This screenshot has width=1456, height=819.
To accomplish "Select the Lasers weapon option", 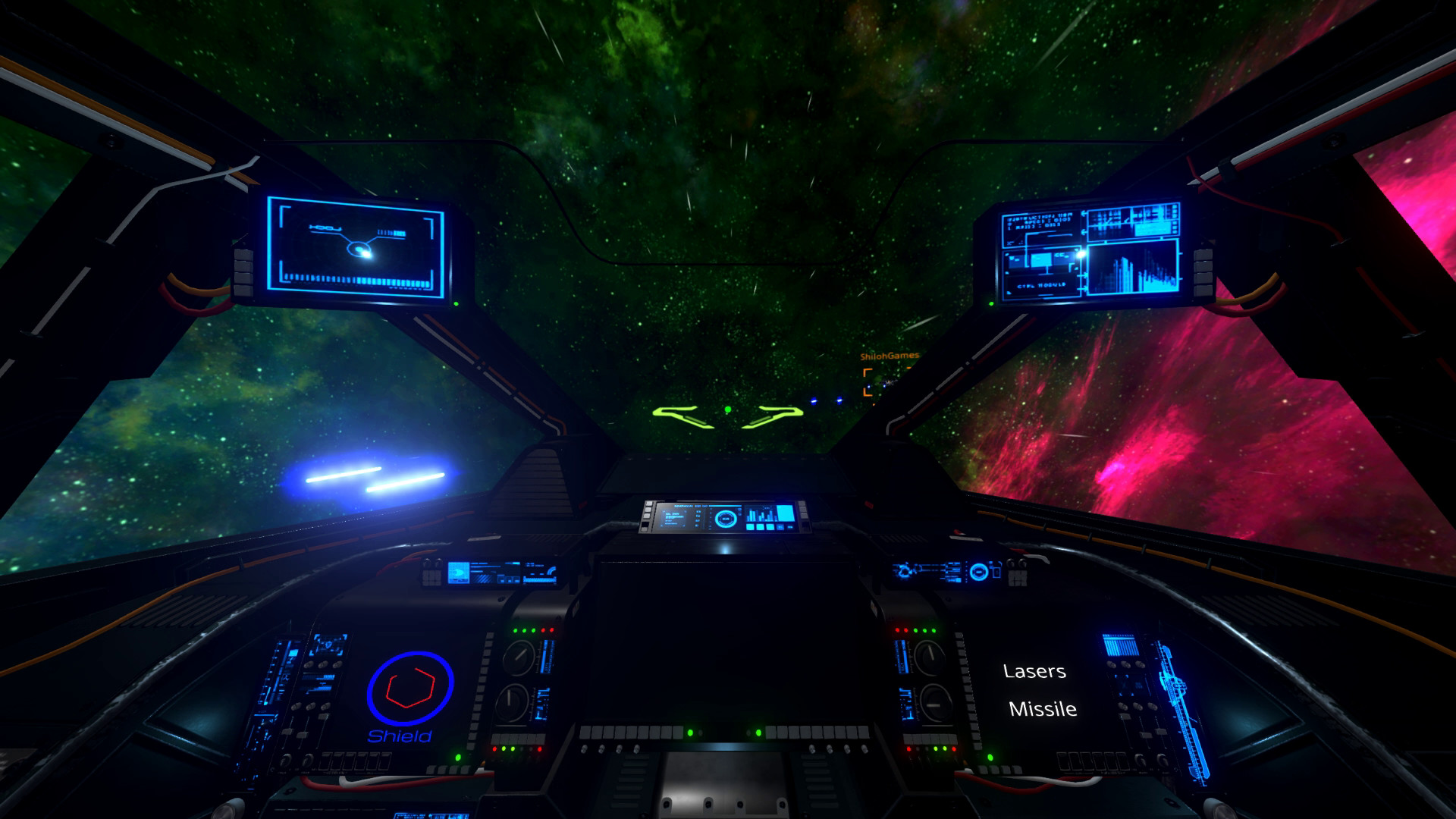I will click(1034, 671).
